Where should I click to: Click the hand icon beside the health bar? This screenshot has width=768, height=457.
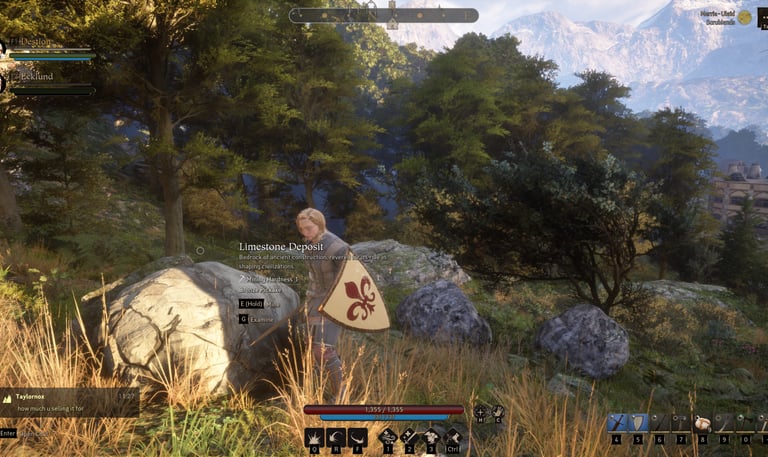click(498, 411)
